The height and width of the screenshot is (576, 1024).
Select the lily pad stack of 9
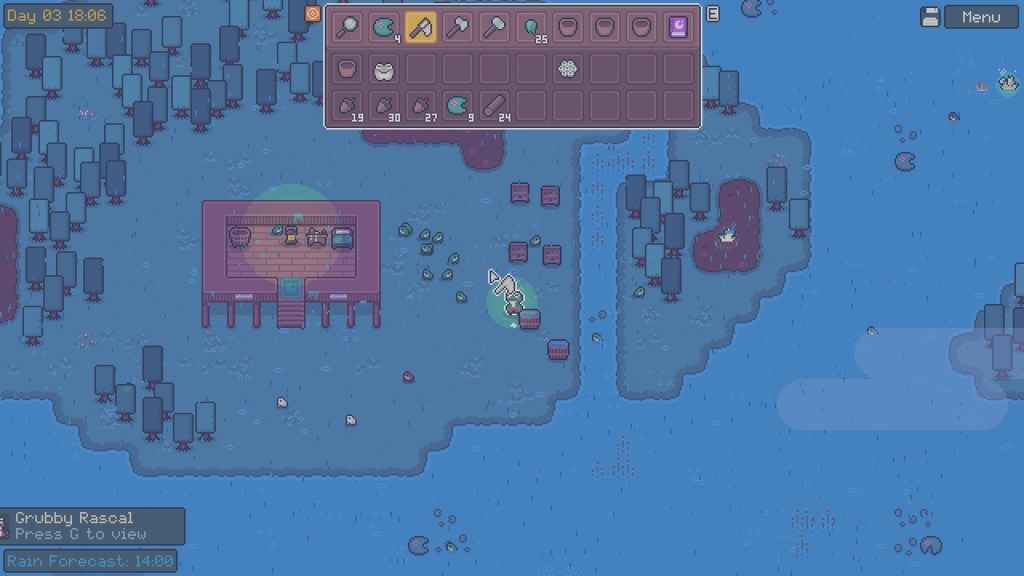coord(457,106)
